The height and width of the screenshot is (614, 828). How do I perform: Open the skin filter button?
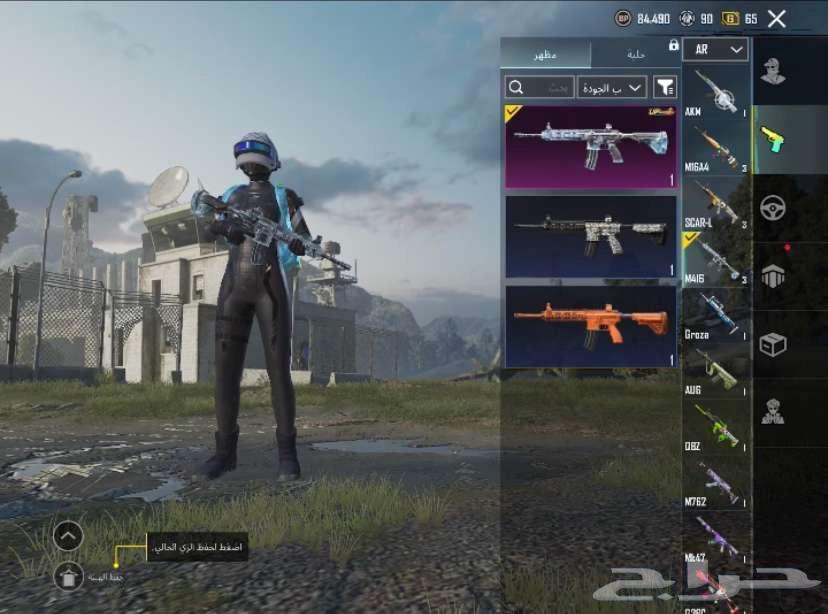click(665, 87)
